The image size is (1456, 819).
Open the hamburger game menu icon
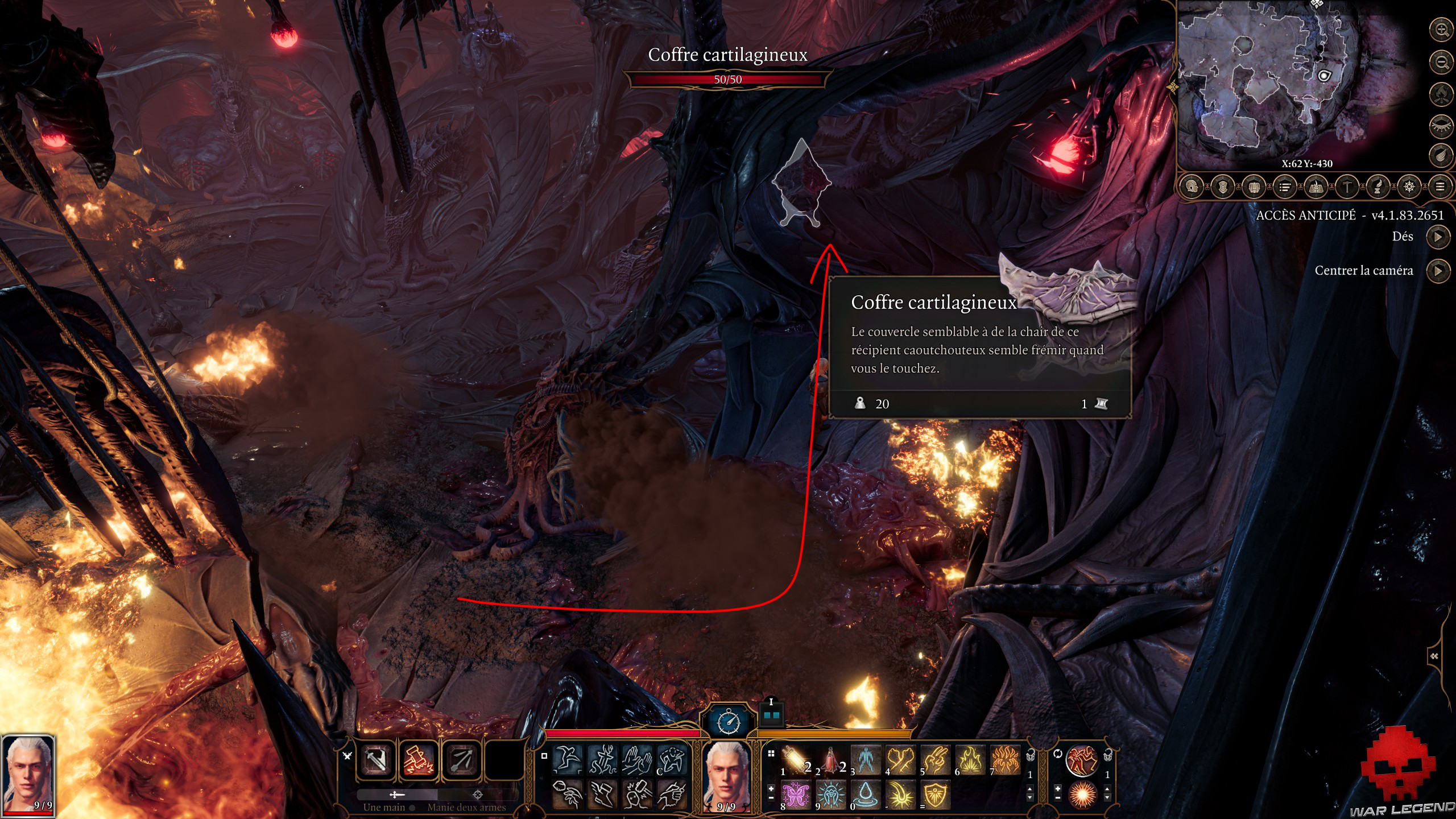pos(1442,185)
